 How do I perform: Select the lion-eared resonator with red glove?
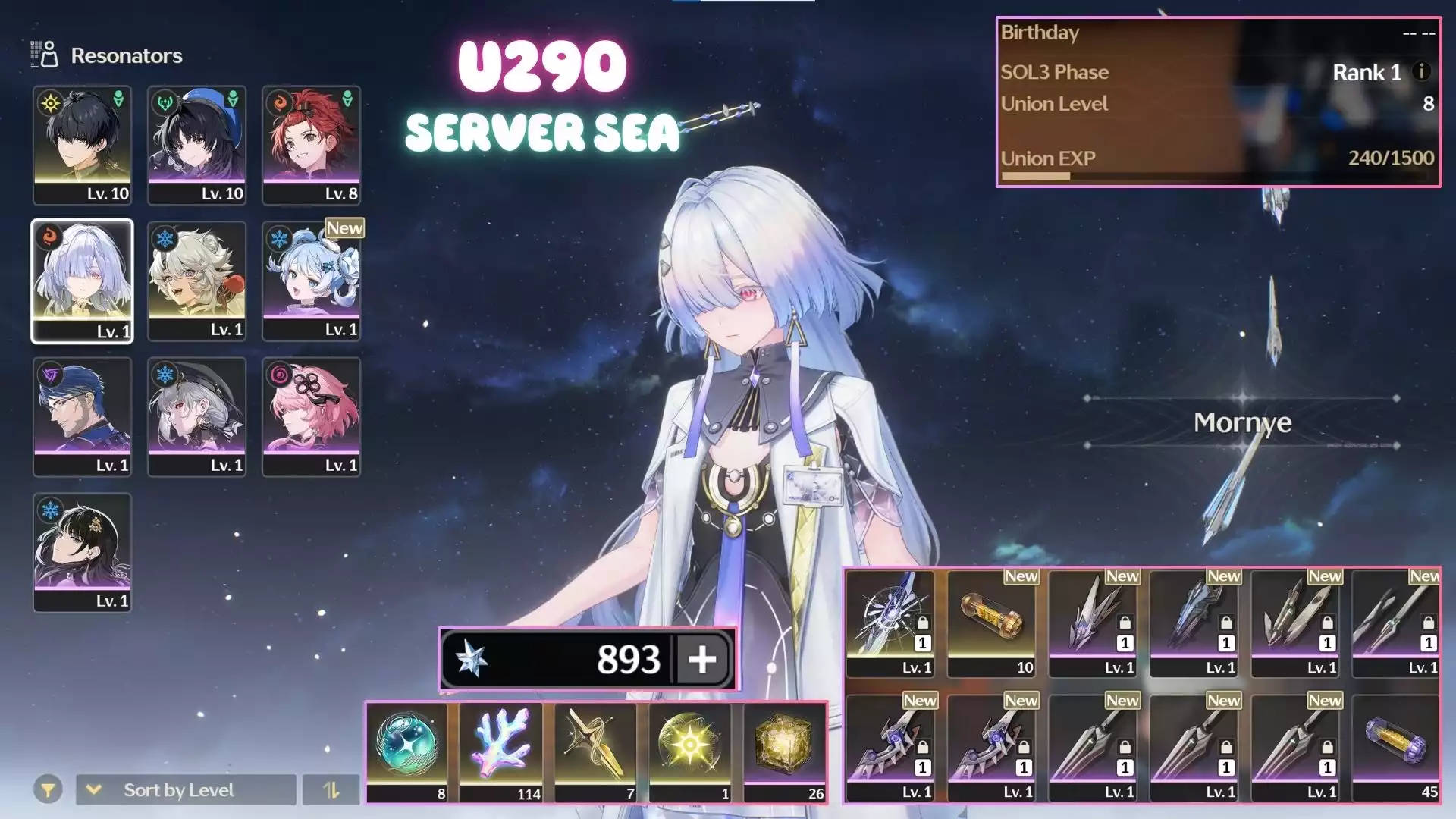pyautogui.click(x=196, y=281)
